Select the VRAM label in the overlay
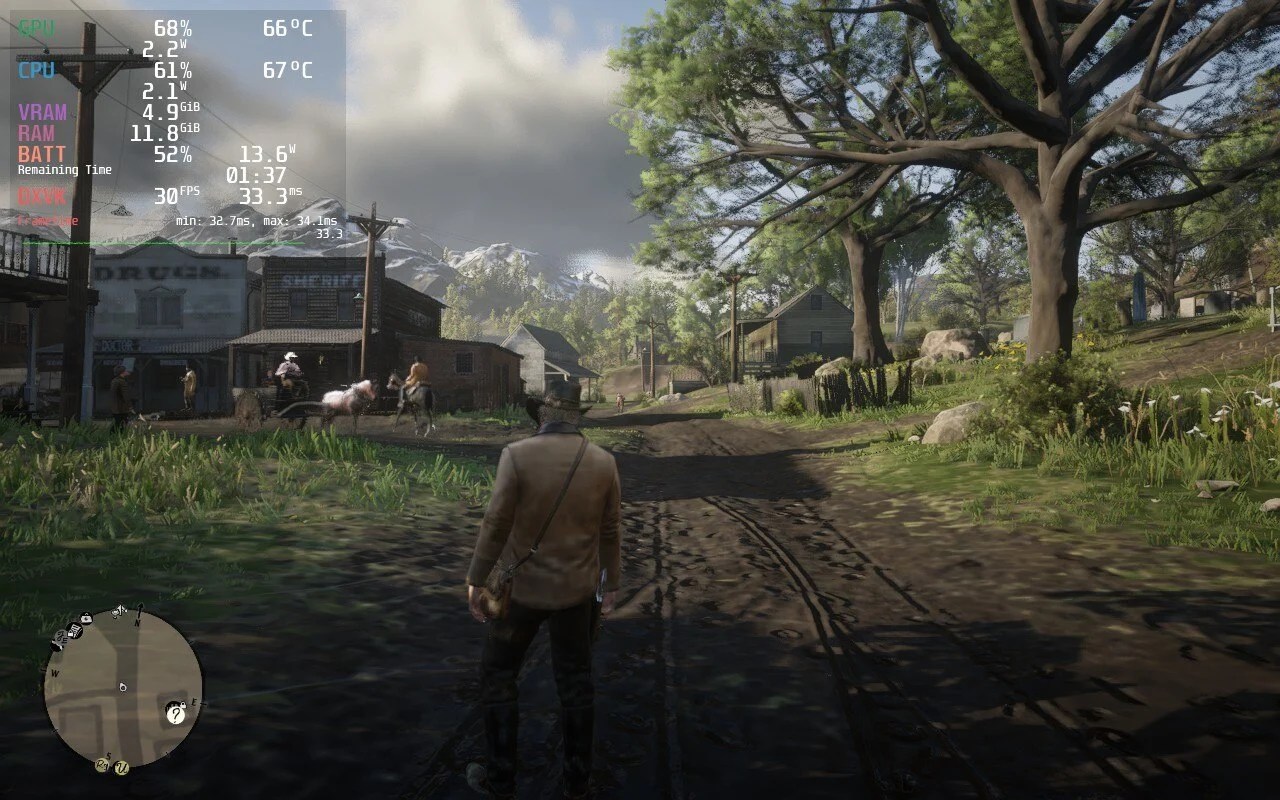 pos(41,112)
